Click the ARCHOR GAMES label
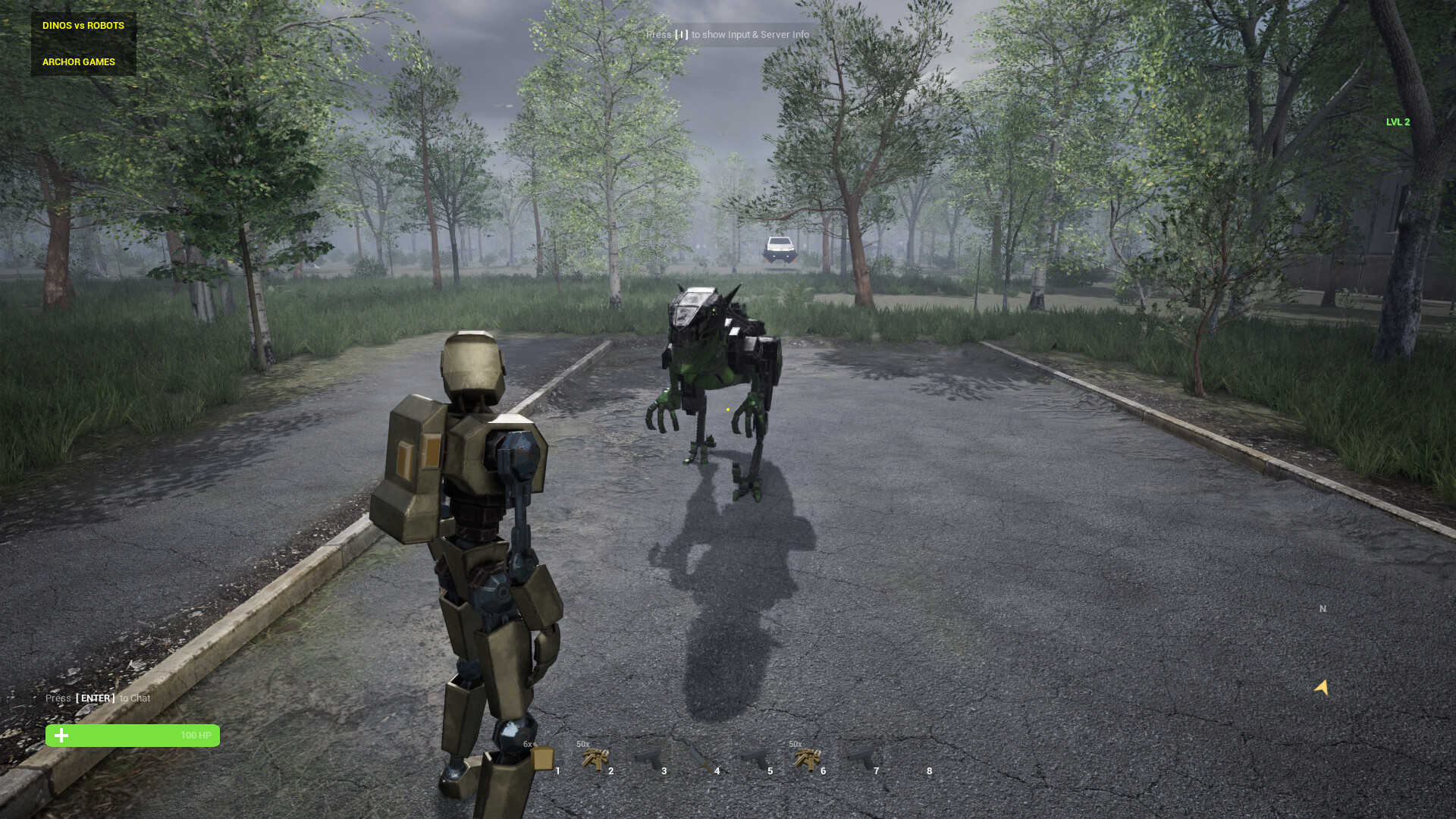This screenshot has height=819, width=1456. (78, 61)
